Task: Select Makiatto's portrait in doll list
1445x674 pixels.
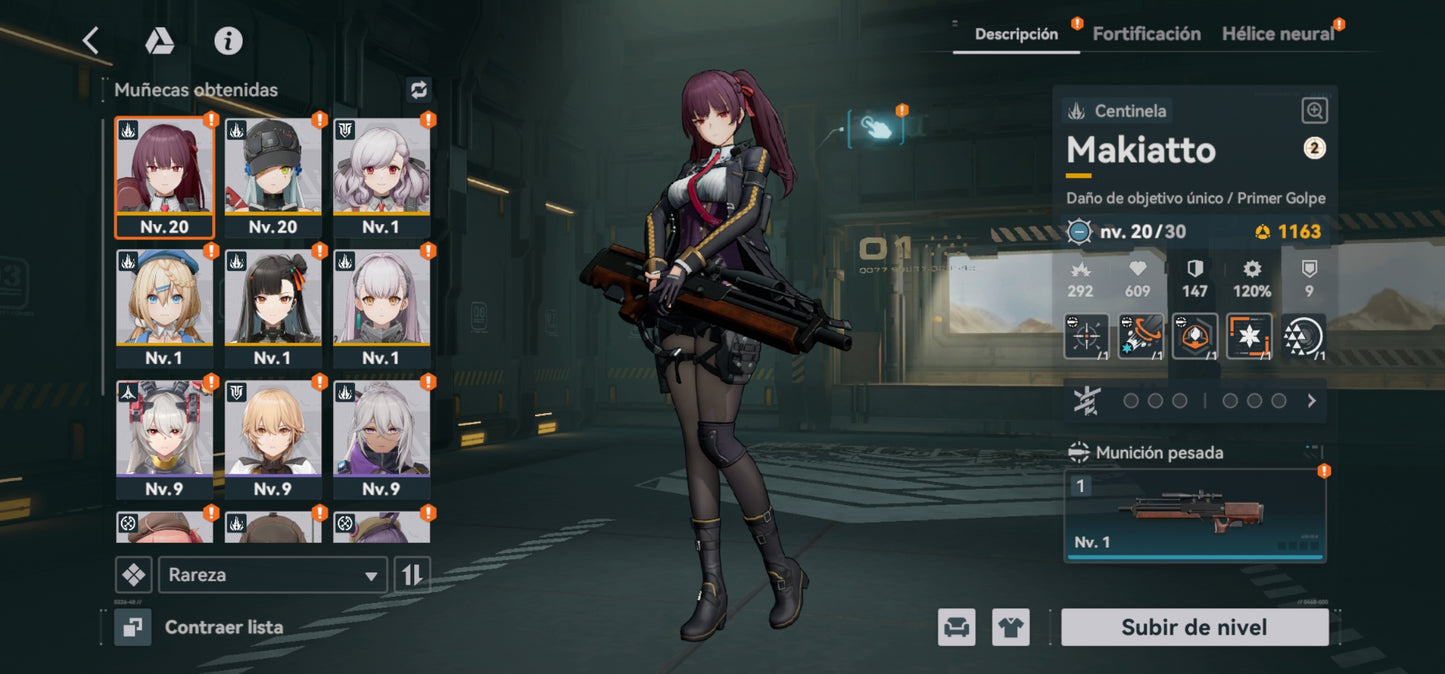Action: (x=164, y=177)
